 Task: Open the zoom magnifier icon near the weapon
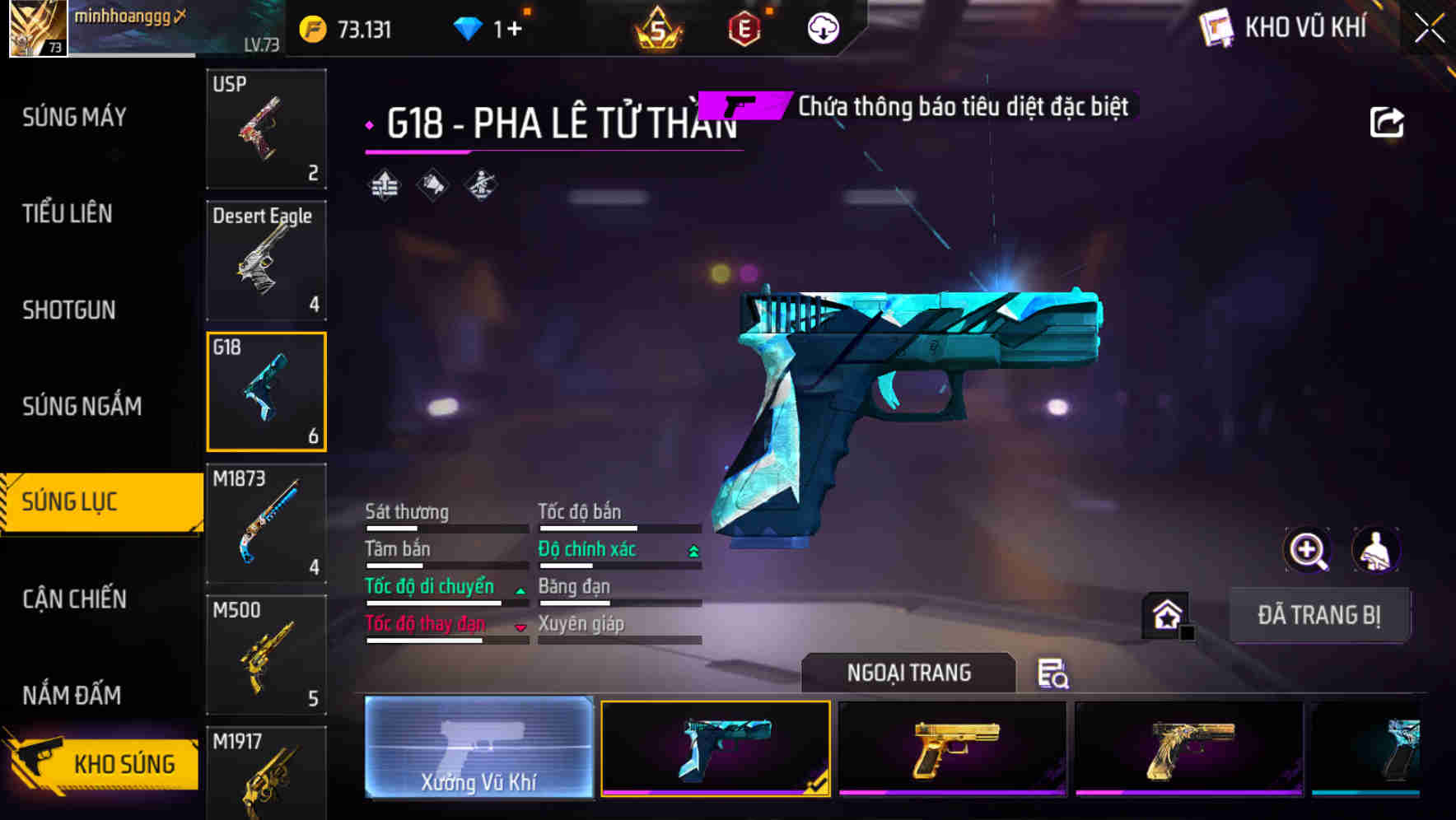click(1309, 550)
